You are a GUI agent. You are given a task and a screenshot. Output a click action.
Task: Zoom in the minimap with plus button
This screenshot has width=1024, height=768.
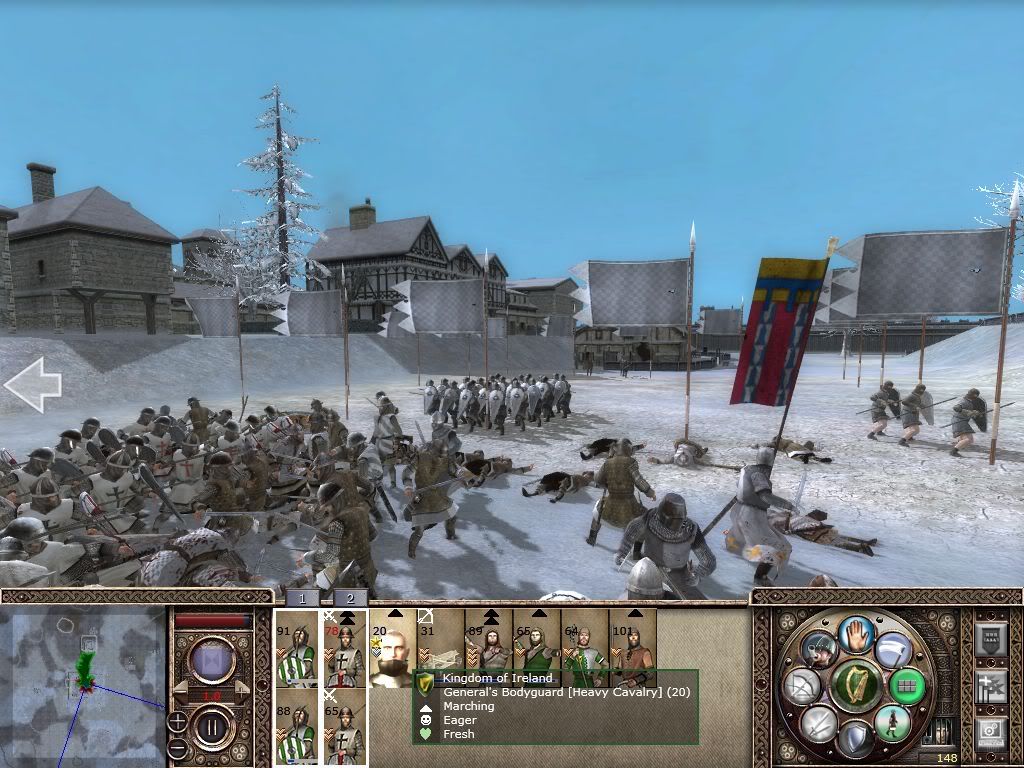tap(177, 720)
